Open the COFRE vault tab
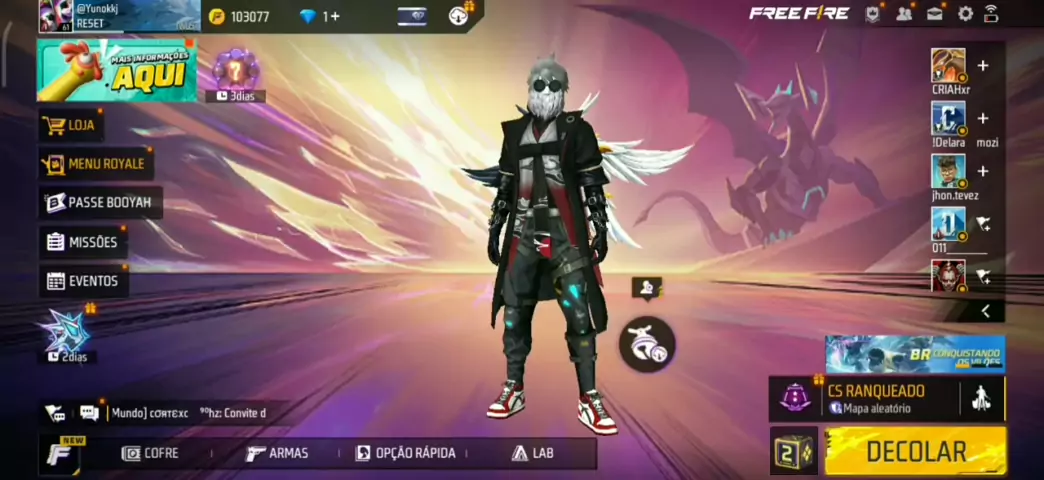 coord(151,453)
